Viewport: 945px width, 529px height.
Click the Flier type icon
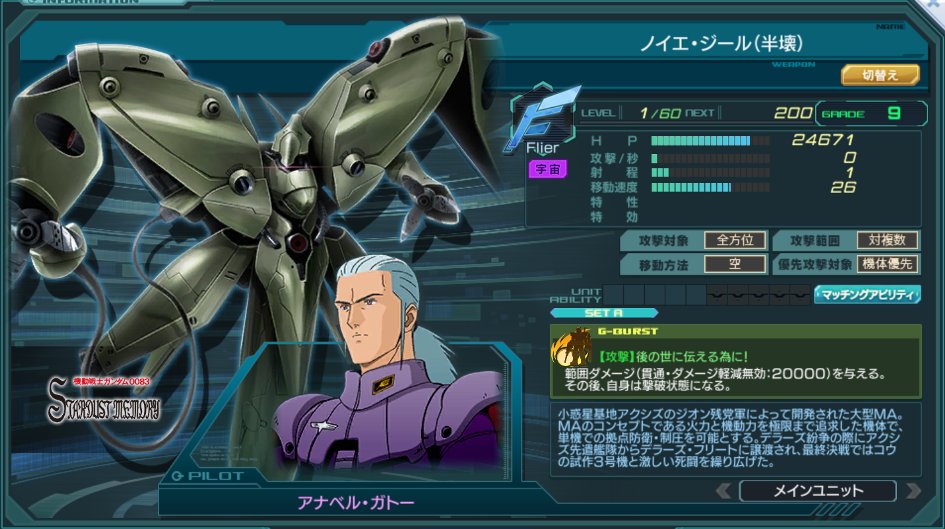(x=545, y=118)
